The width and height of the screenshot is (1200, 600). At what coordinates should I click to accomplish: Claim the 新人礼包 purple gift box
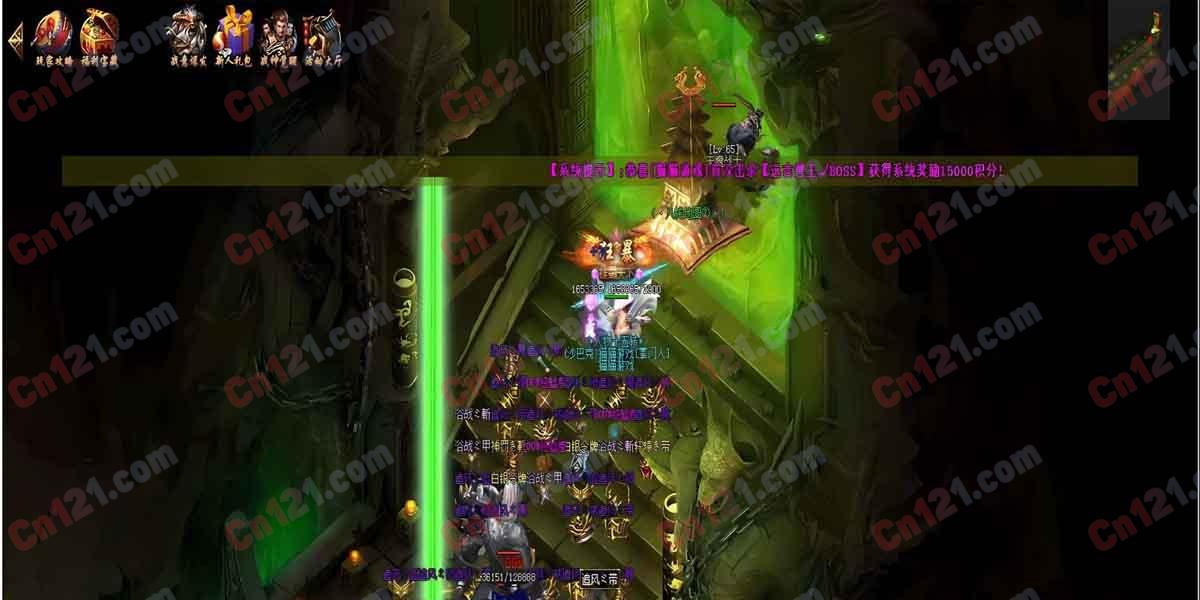click(234, 34)
